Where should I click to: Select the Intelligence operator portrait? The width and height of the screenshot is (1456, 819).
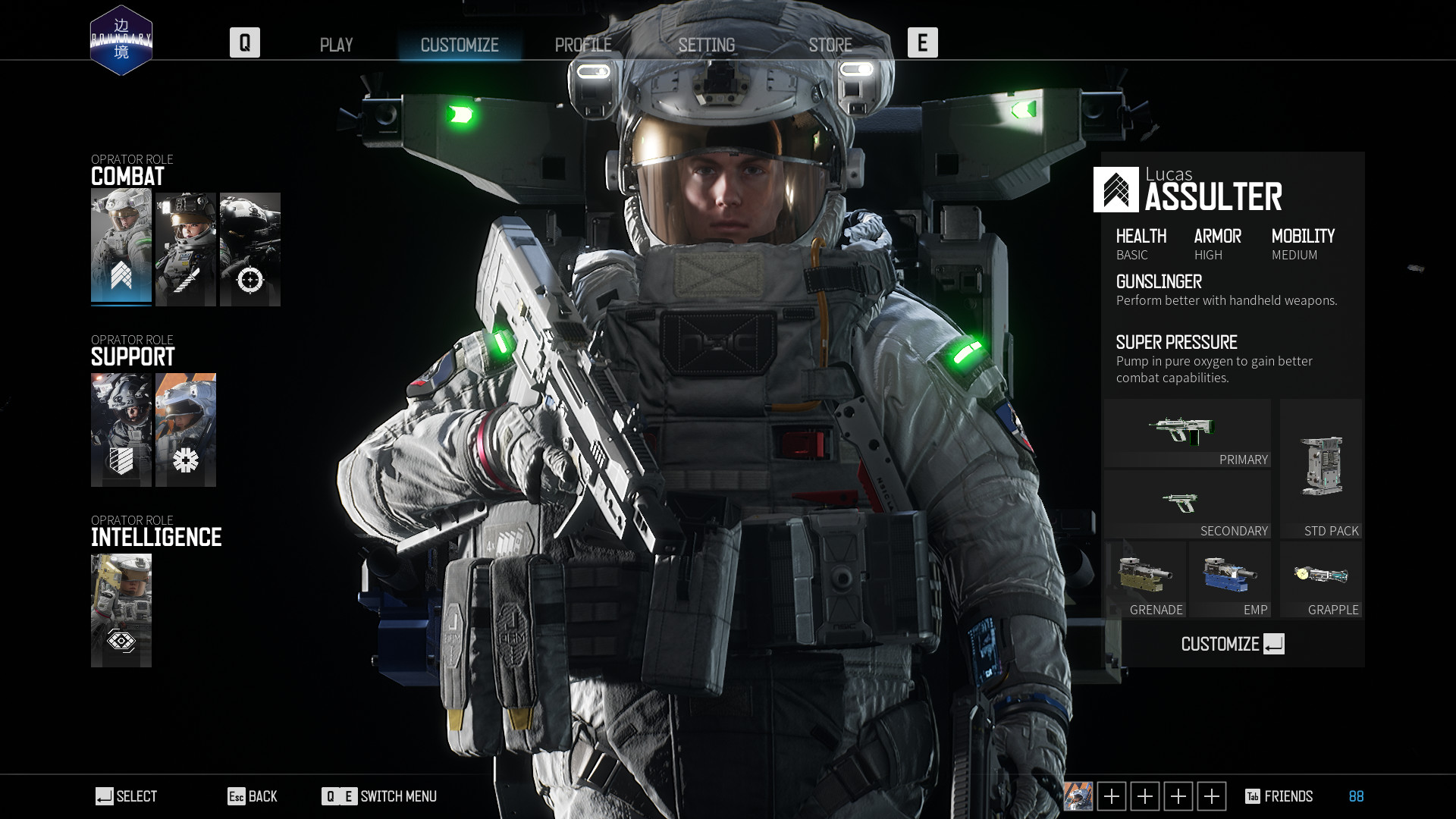(x=121, y=610)
